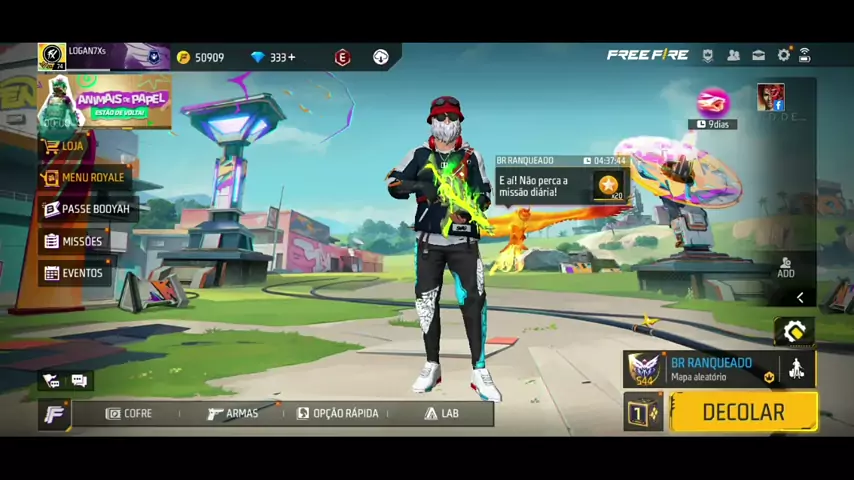854x480 pixels.
Task: Click the ADD friend button
Action: pos(786,267)
